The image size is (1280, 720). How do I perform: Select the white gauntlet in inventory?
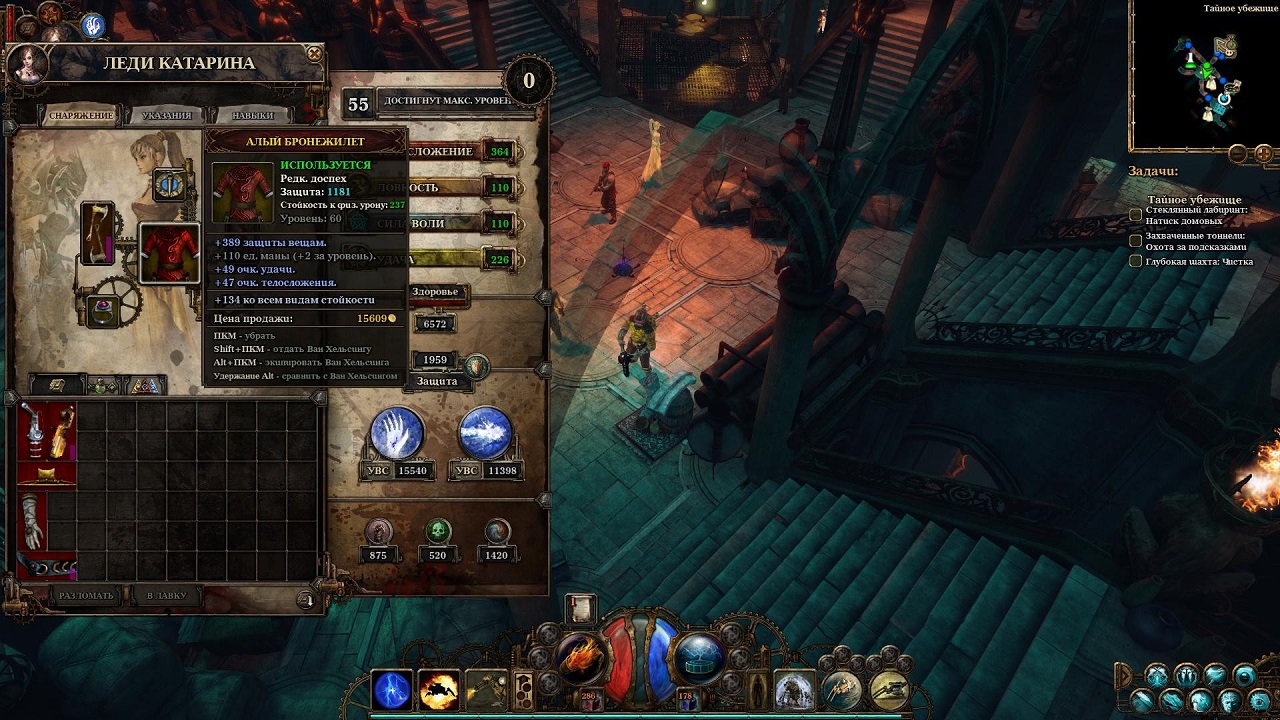[x=33, y=520]
